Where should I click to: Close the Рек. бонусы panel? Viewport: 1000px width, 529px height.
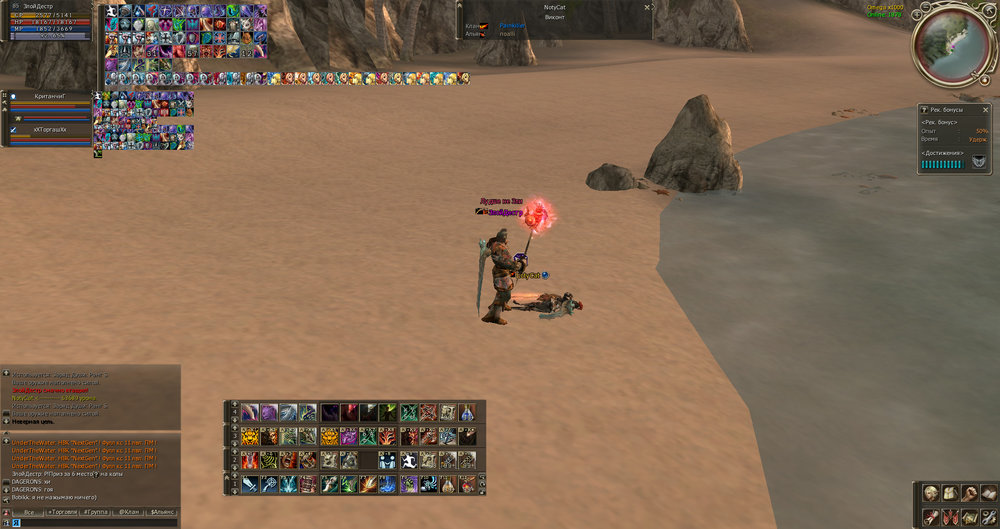(983, 108)
